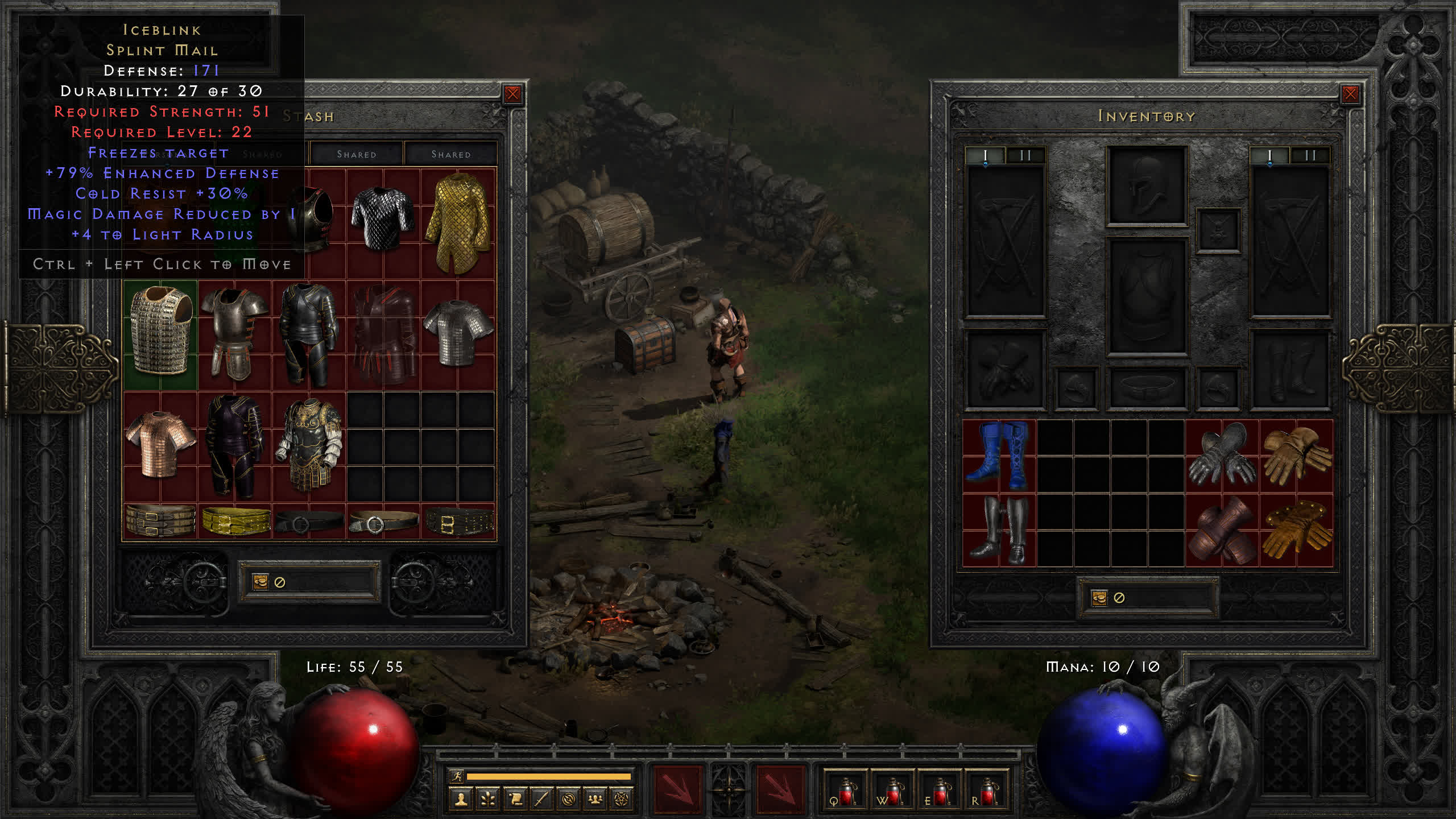Close the Stash panel
Viewport: 1456px width, 819px height.
click(x=512, y=94)
